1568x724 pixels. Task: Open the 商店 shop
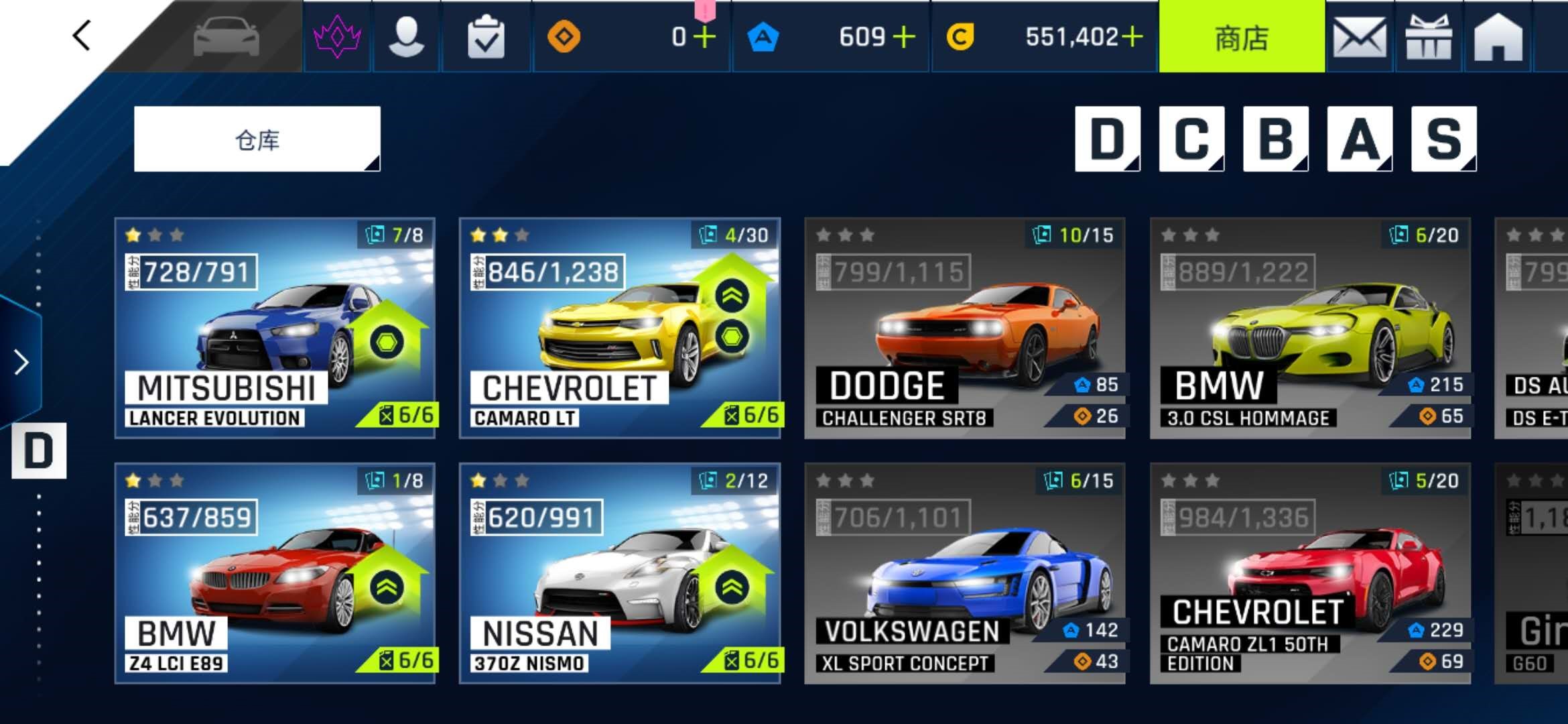click(x=1242, y=38)
